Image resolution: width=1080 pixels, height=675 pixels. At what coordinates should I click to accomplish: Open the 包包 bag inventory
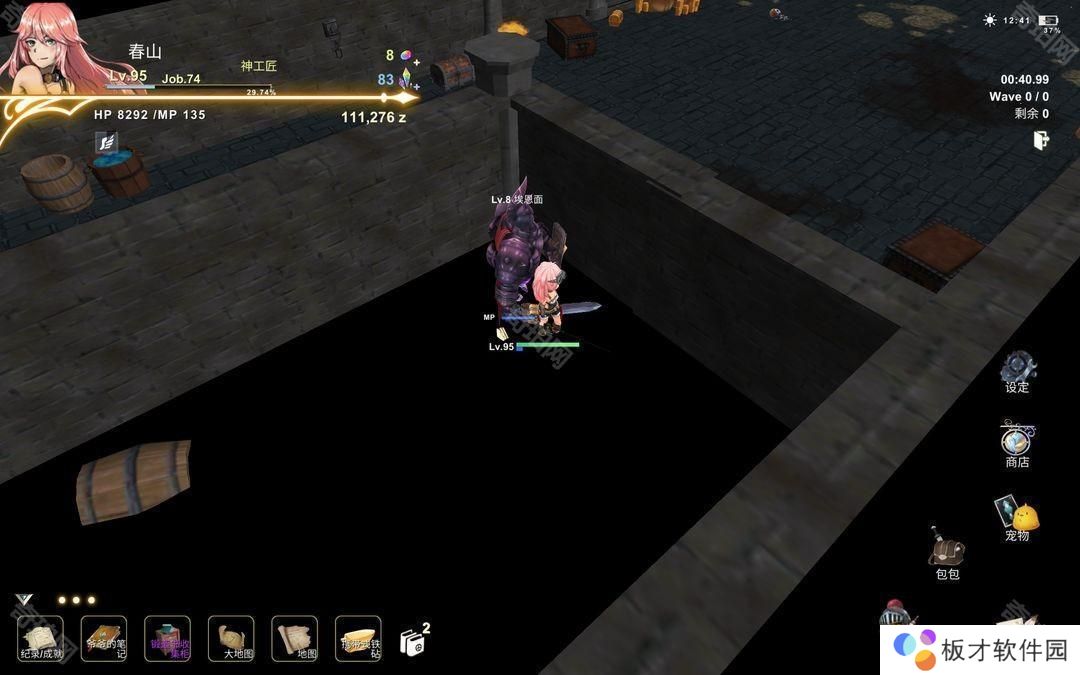click(x=946, y=551)
